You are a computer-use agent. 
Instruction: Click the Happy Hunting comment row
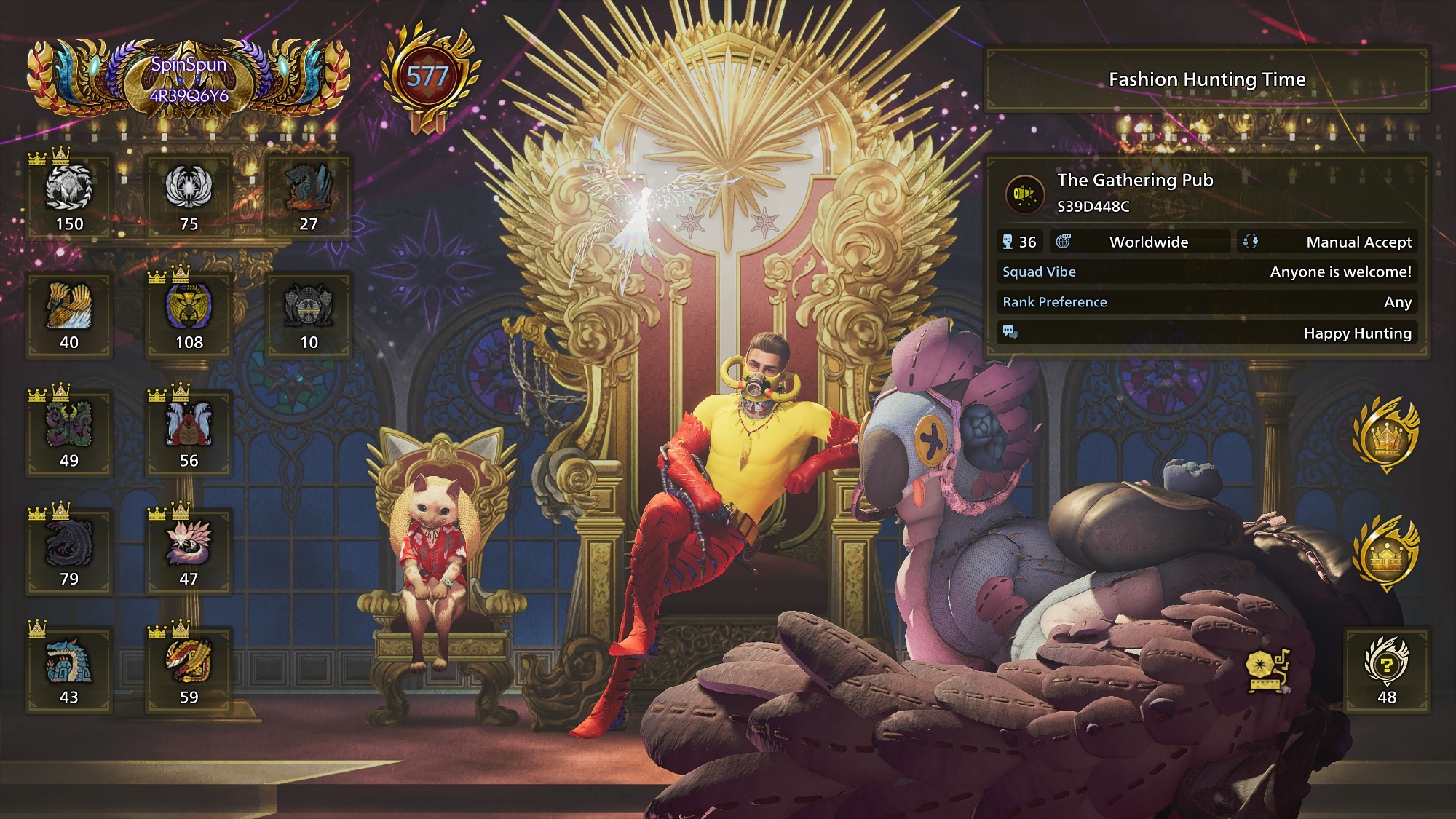coord(1206,333)
